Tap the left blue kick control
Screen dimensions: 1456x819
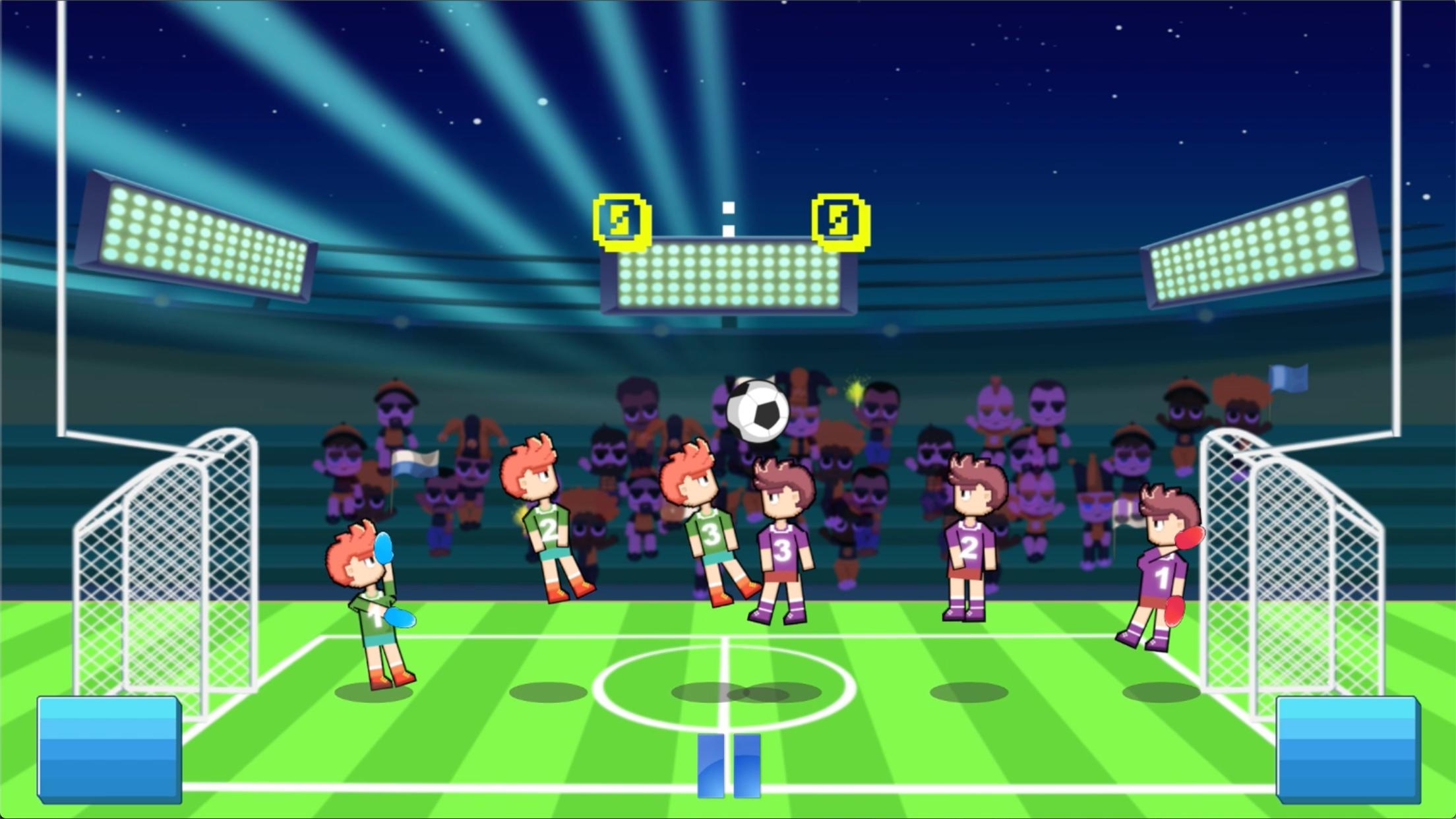click(x=109, y=748)
